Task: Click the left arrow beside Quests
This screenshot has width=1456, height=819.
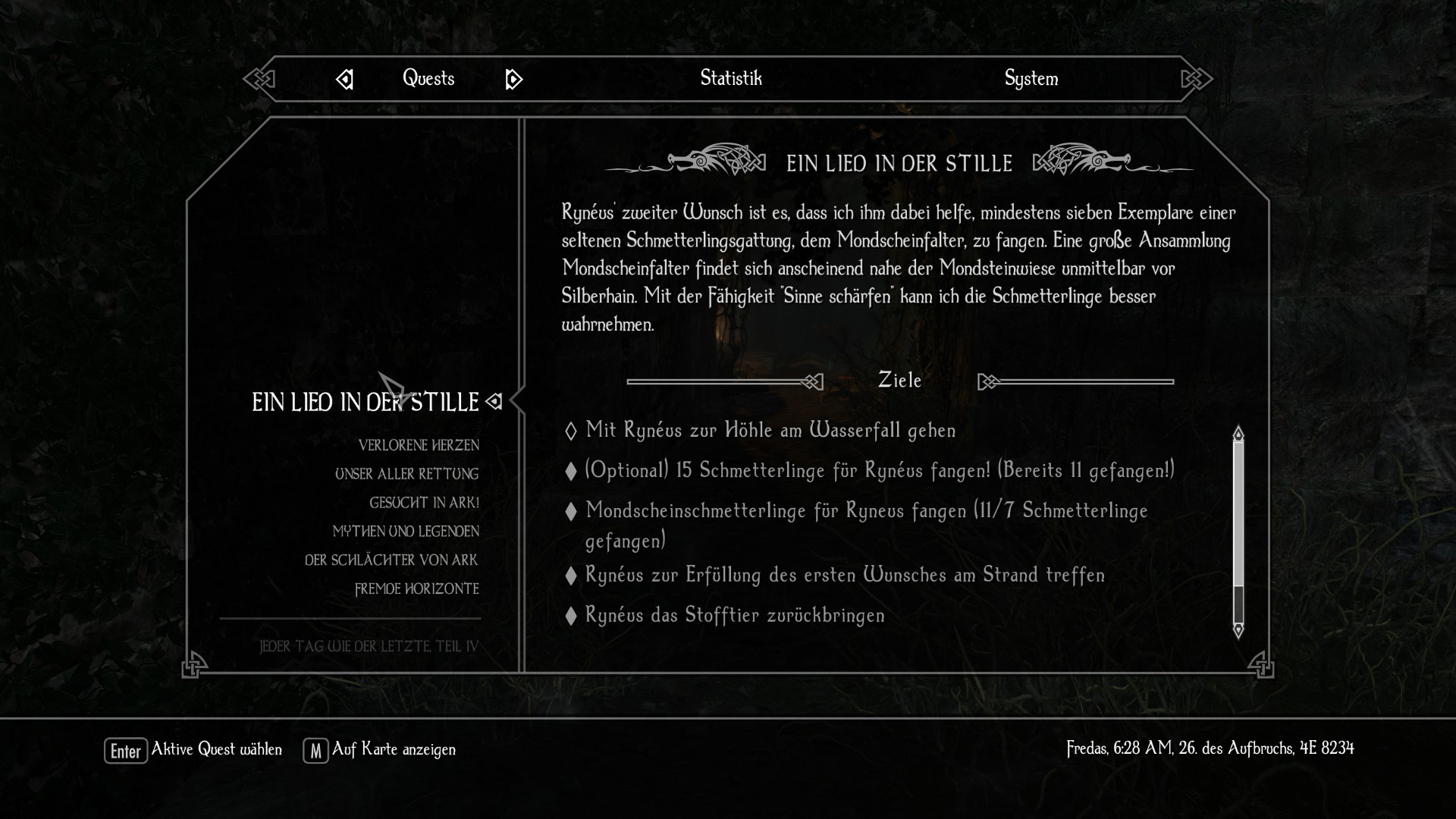Action: click(x=344, y=79)
